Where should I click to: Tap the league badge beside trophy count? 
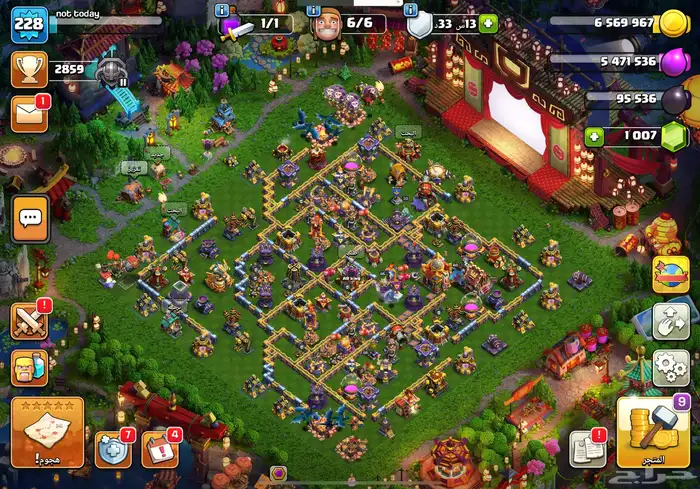[x=111, y=70]
